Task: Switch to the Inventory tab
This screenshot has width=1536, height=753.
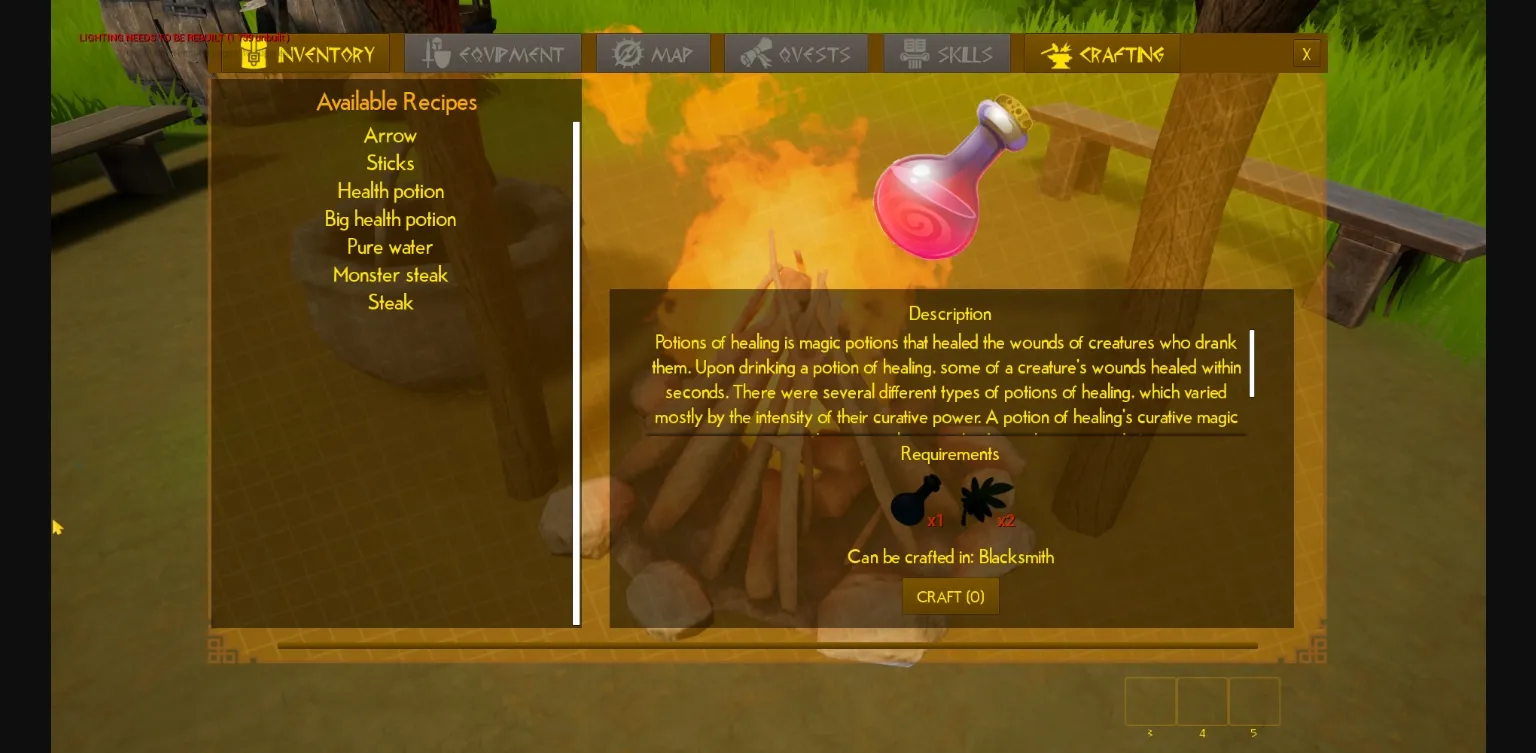Action: pyautogui.click(x=306, y=54)
